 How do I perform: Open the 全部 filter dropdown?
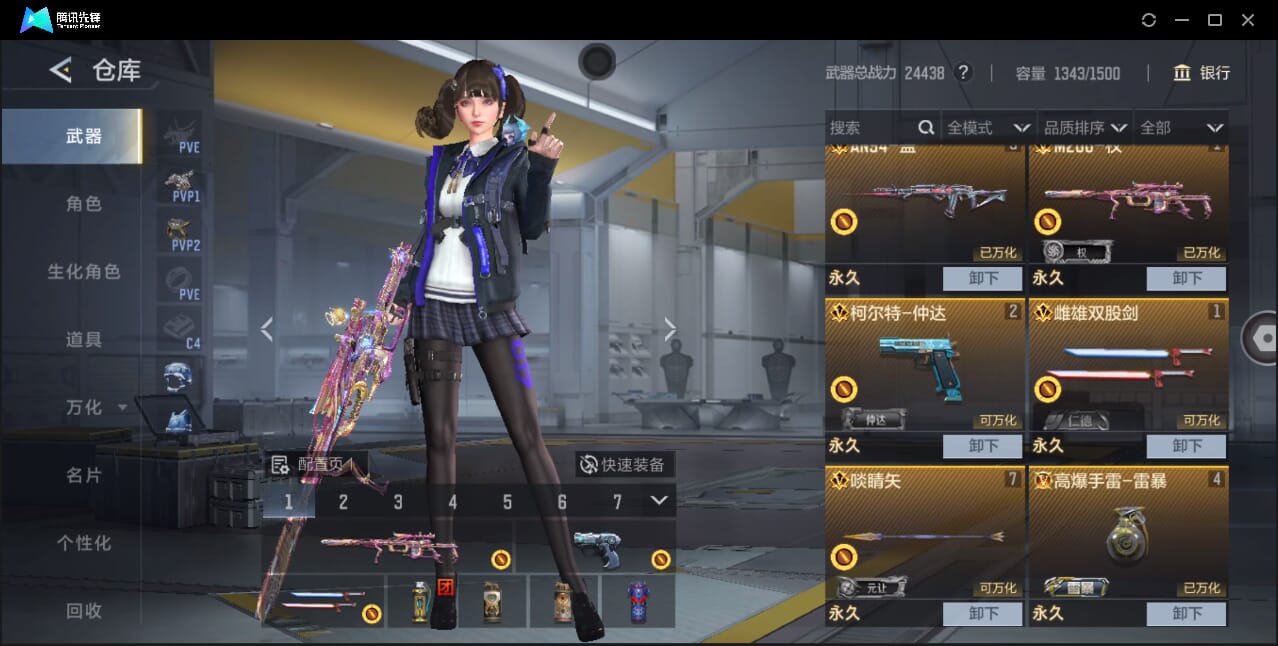[x=1181, y=128]
